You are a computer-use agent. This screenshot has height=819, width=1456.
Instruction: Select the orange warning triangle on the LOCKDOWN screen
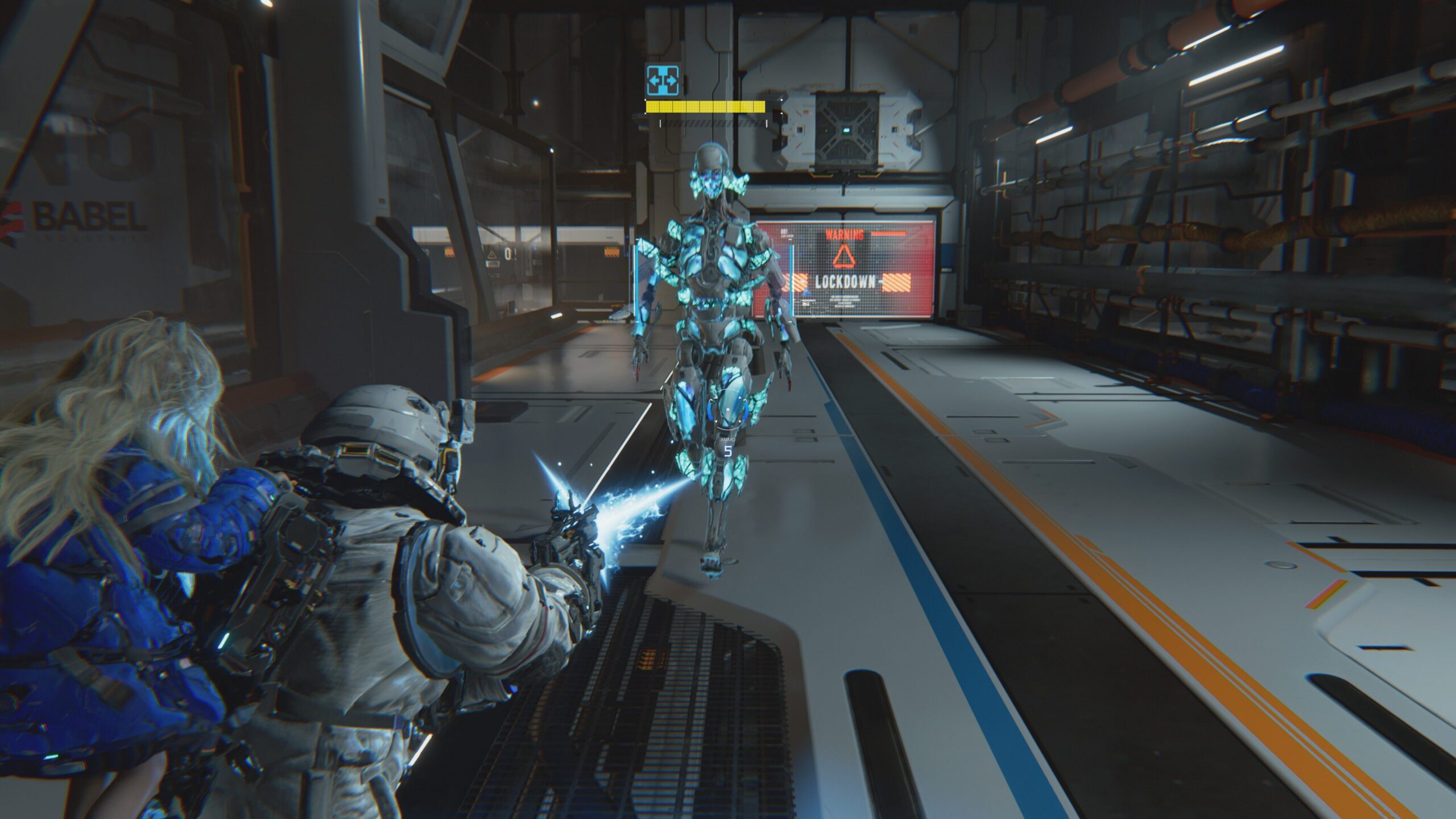[845, 256]
